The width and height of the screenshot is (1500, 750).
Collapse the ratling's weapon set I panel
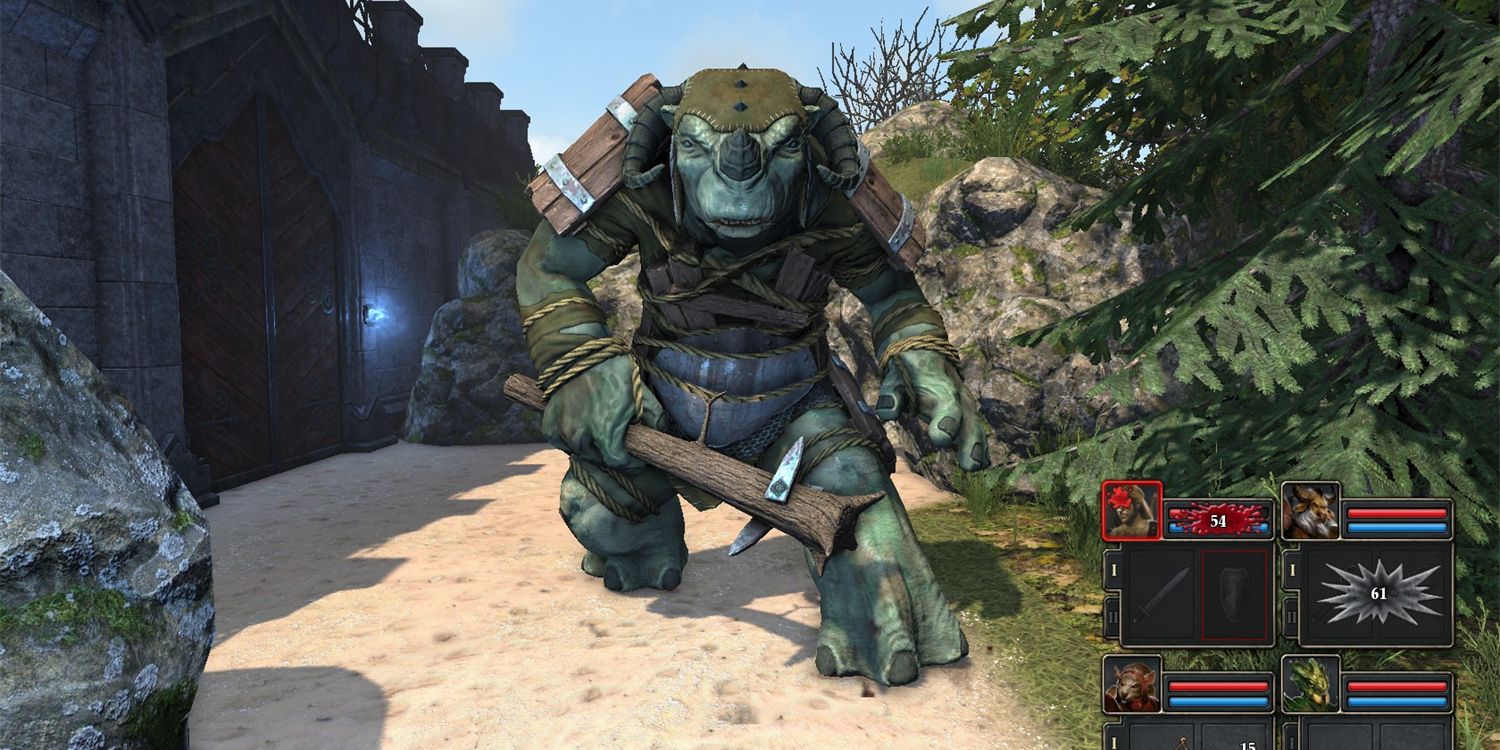[1112, 742]
